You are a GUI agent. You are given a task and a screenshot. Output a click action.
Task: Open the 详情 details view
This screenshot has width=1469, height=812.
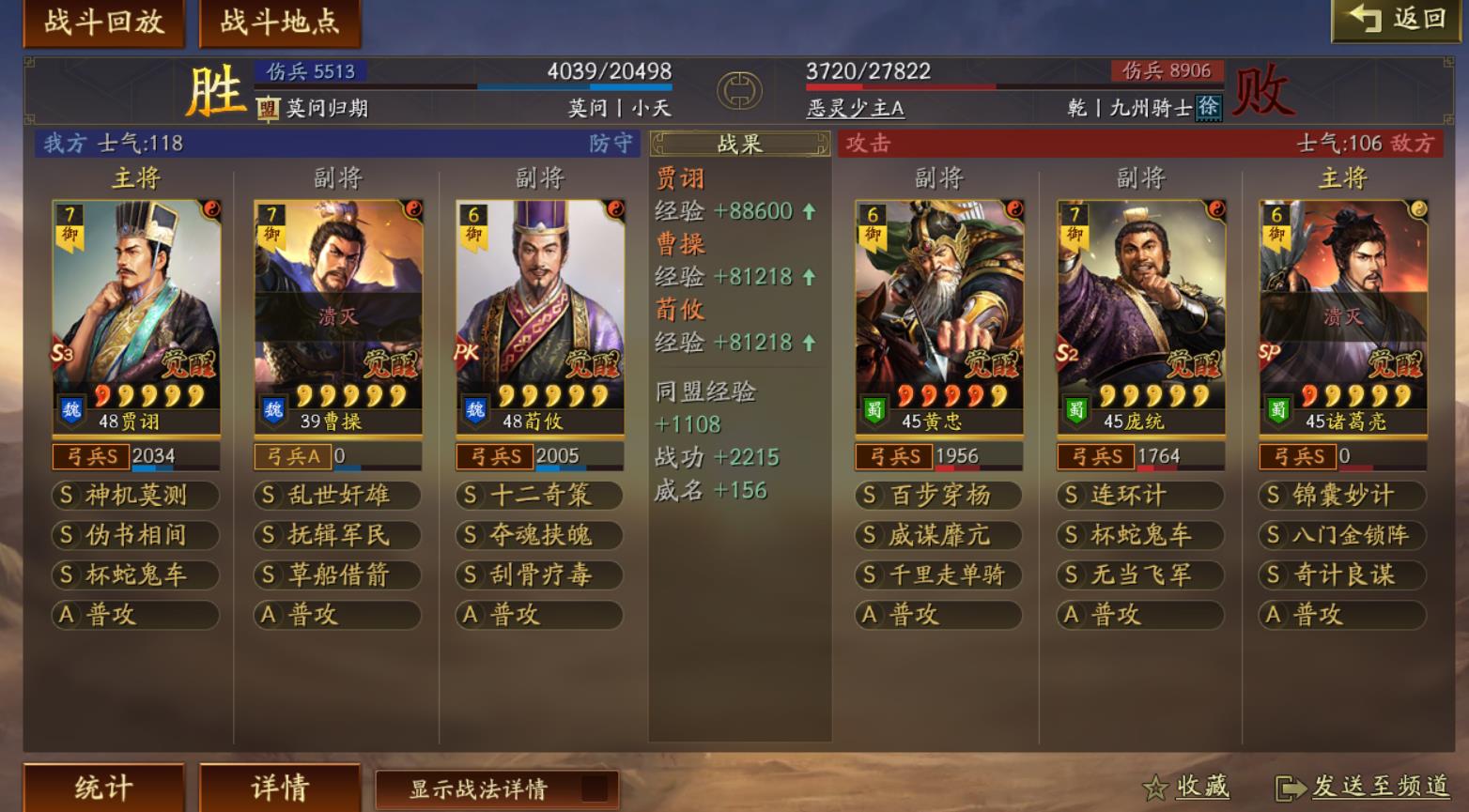pos(280,788)
